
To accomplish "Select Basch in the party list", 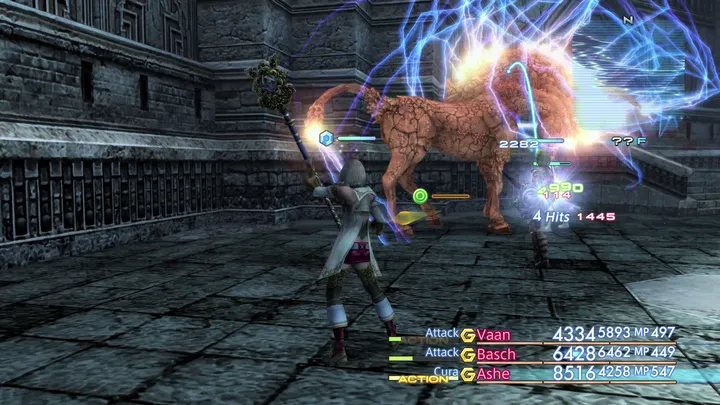I will 497,354.
